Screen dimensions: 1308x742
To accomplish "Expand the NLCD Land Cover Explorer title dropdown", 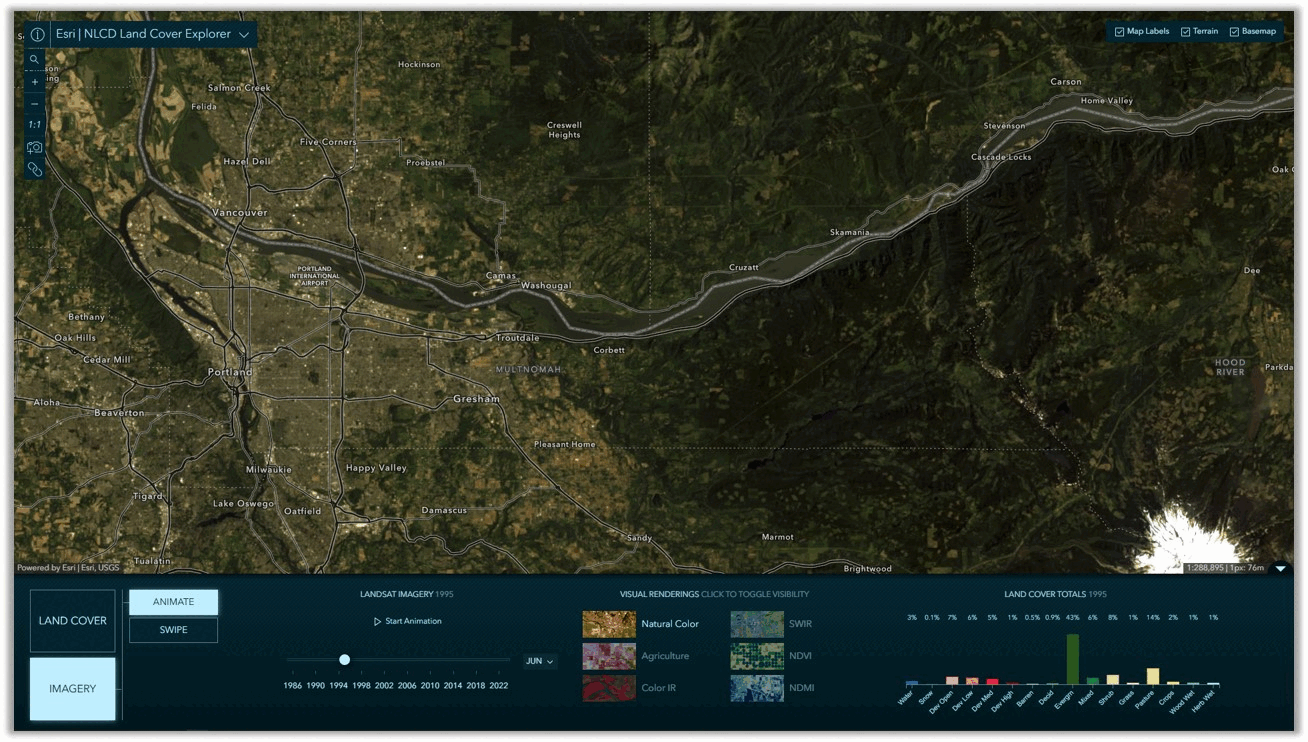I will tap(244, 35).
